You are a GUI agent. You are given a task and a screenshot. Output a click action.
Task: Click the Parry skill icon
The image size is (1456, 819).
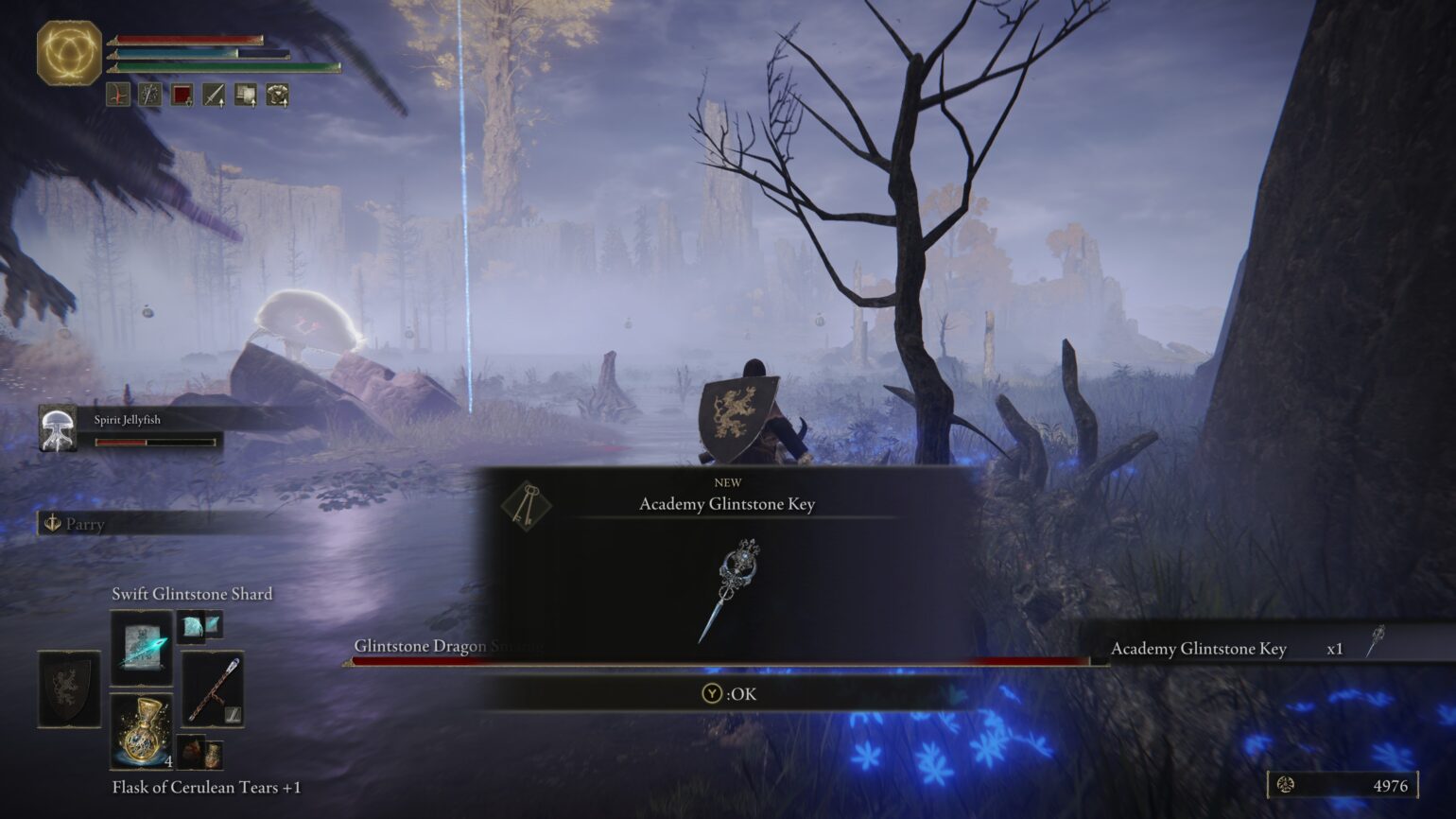52,524
